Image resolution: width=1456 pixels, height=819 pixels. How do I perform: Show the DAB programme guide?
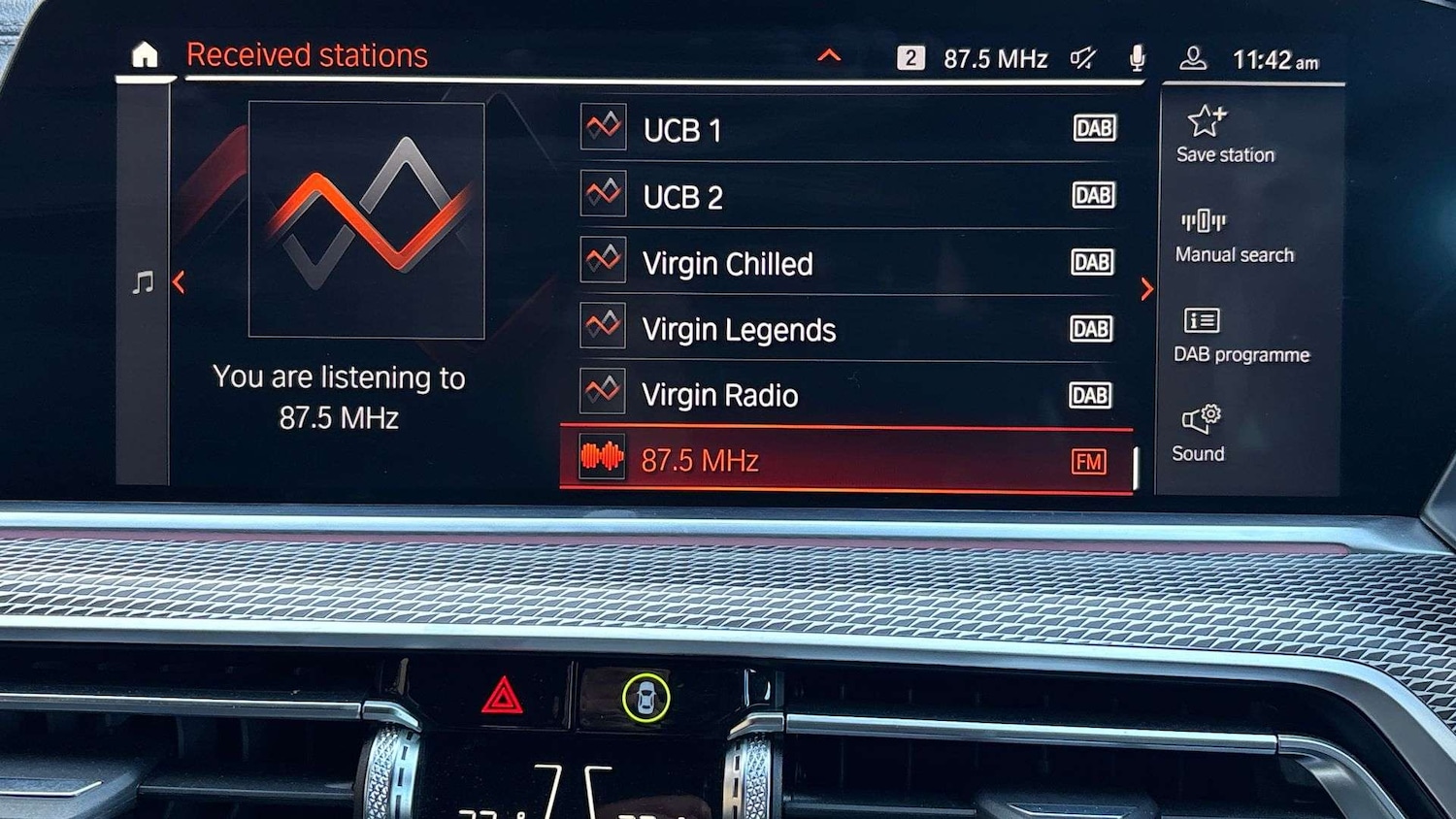(1241, 335)
